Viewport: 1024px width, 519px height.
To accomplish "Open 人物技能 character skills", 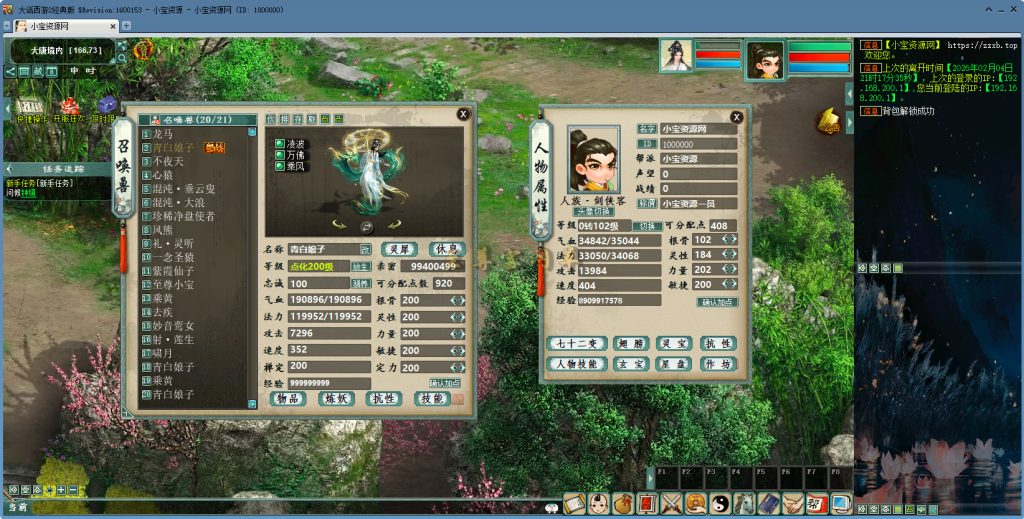I will (x=577, y=364).
